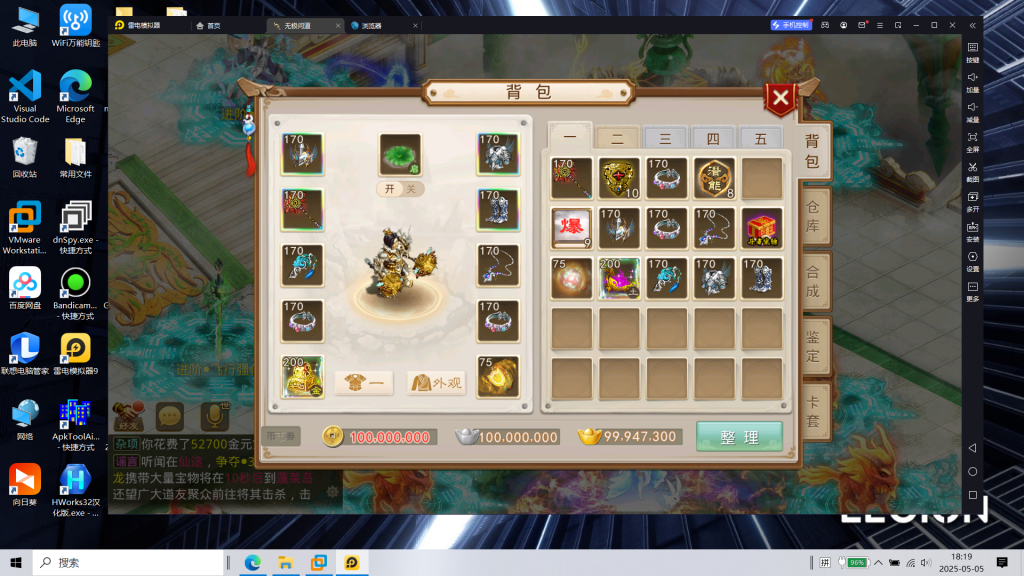Click the outfit set 一 button

coord(363,382)
